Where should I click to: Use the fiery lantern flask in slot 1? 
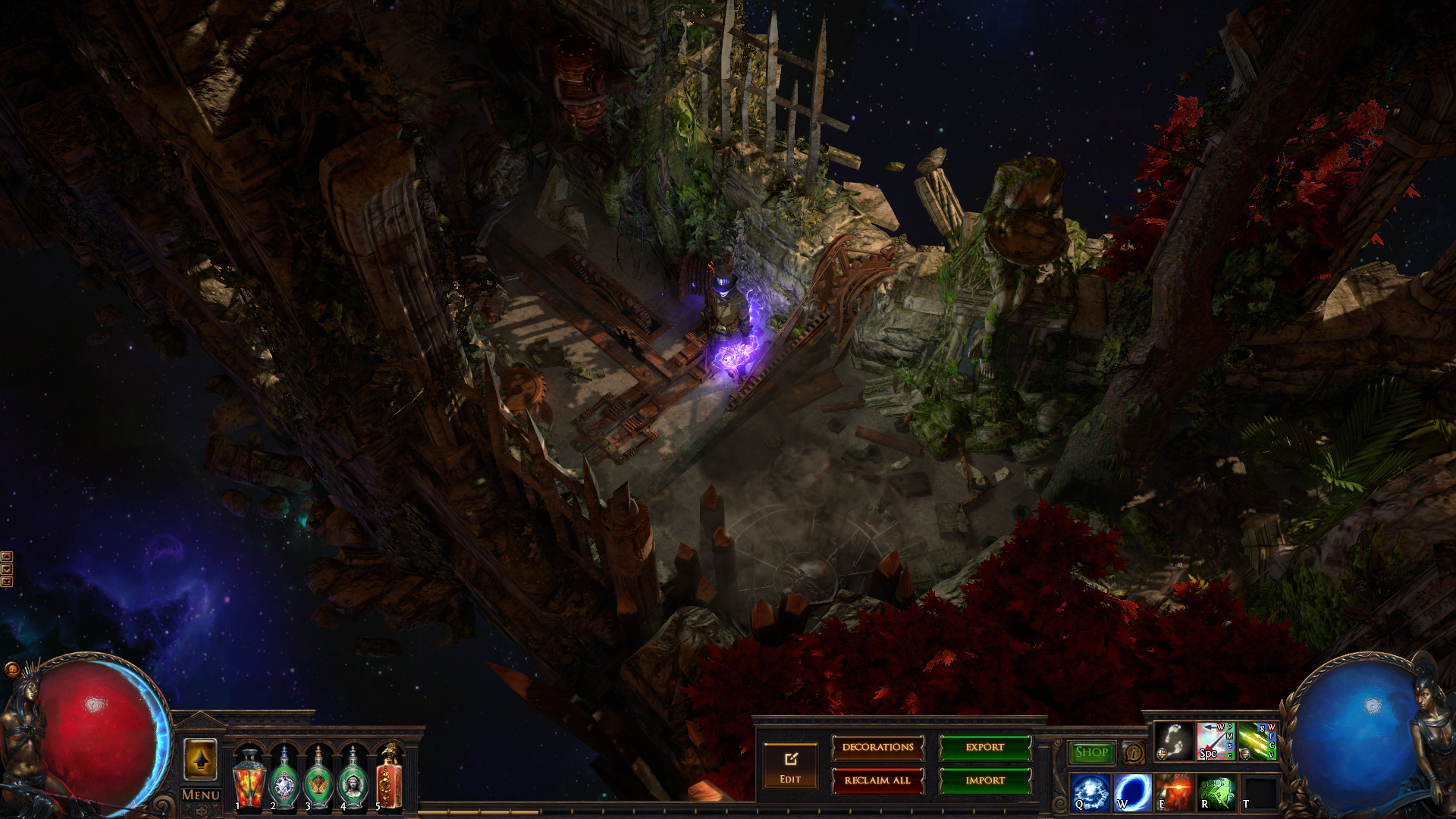tap(248, 780)
